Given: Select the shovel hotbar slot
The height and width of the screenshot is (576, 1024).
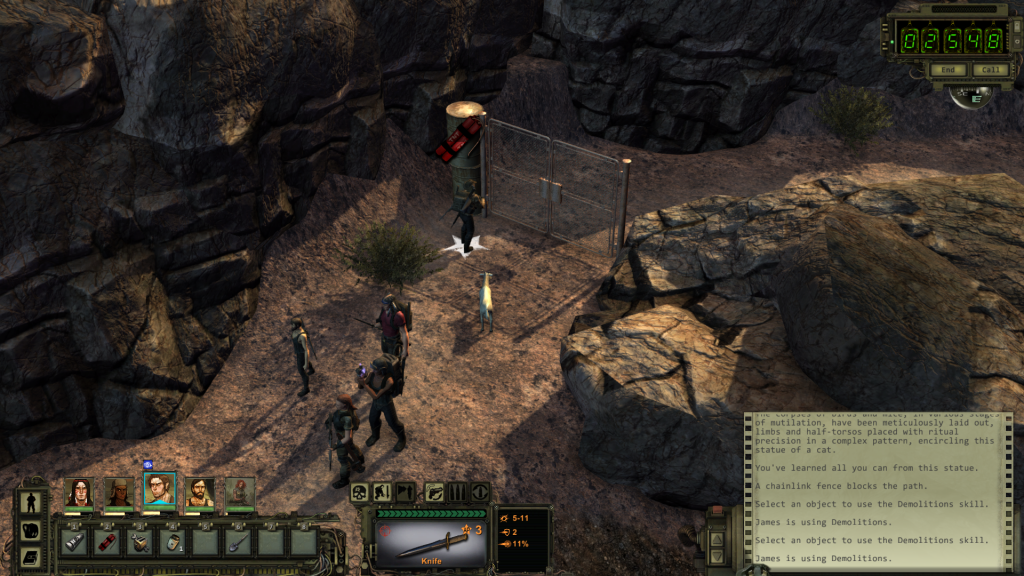Looking at the screenshot, I should (238, 542).
